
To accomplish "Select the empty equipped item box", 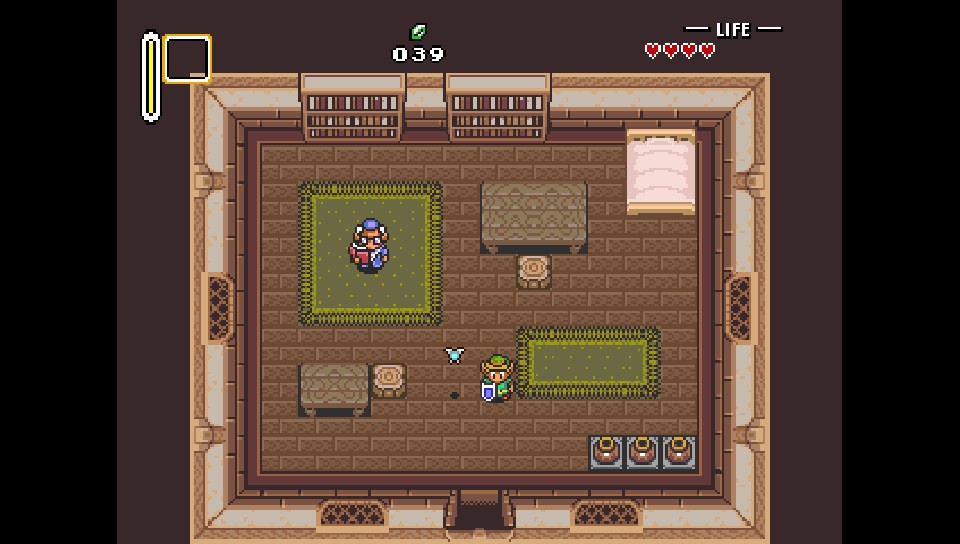I will tap(187, 59).
